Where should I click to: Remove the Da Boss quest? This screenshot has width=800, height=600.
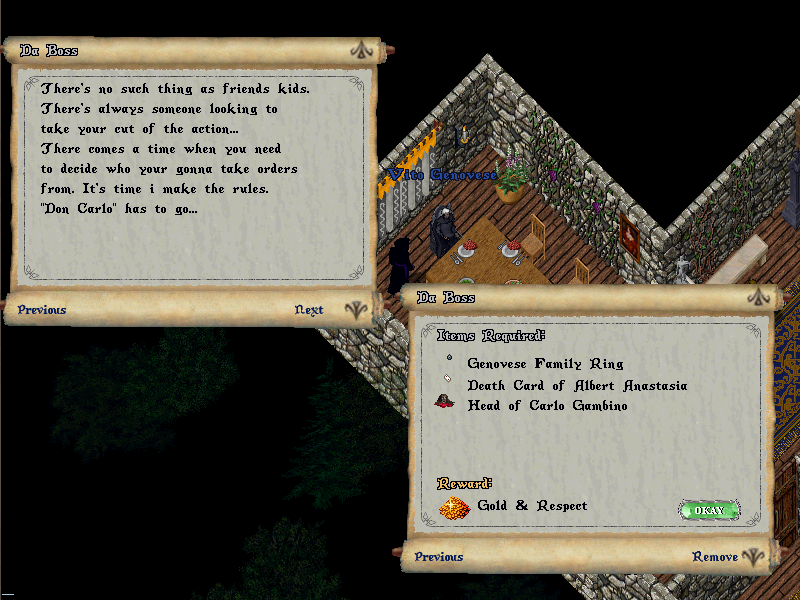tap(715, 557)
